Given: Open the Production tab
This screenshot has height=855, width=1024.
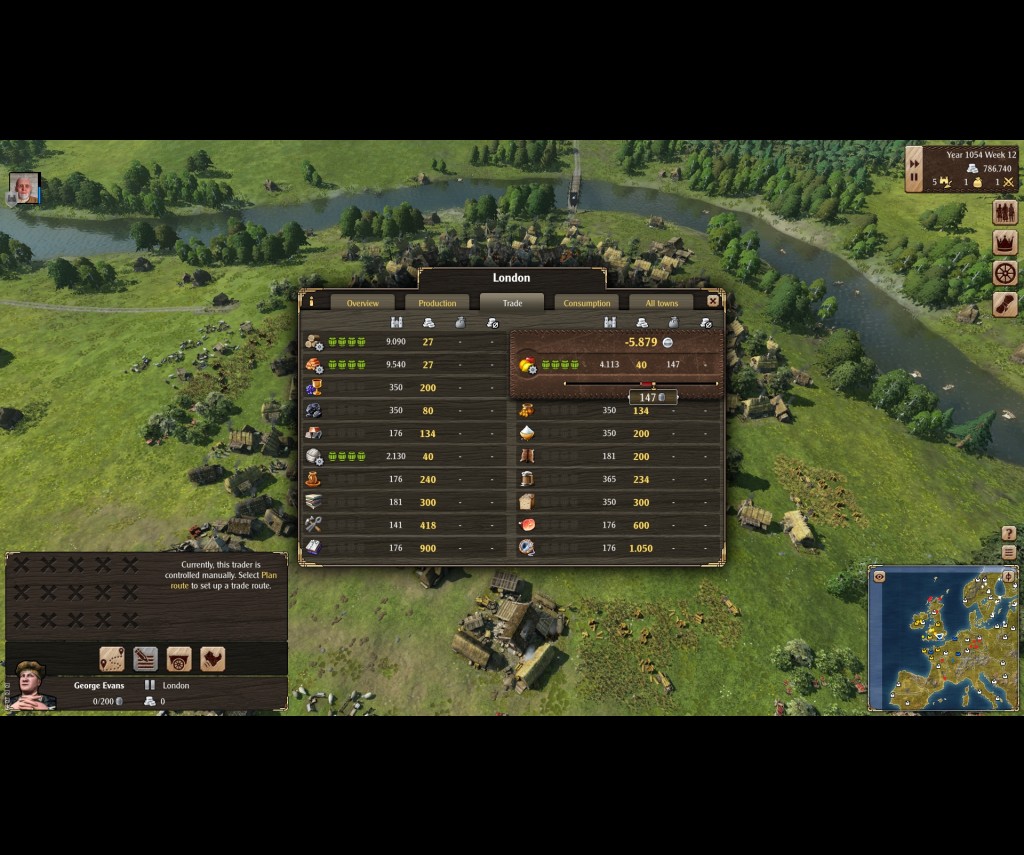Looking at the screenshot, I should click(437, 303).
